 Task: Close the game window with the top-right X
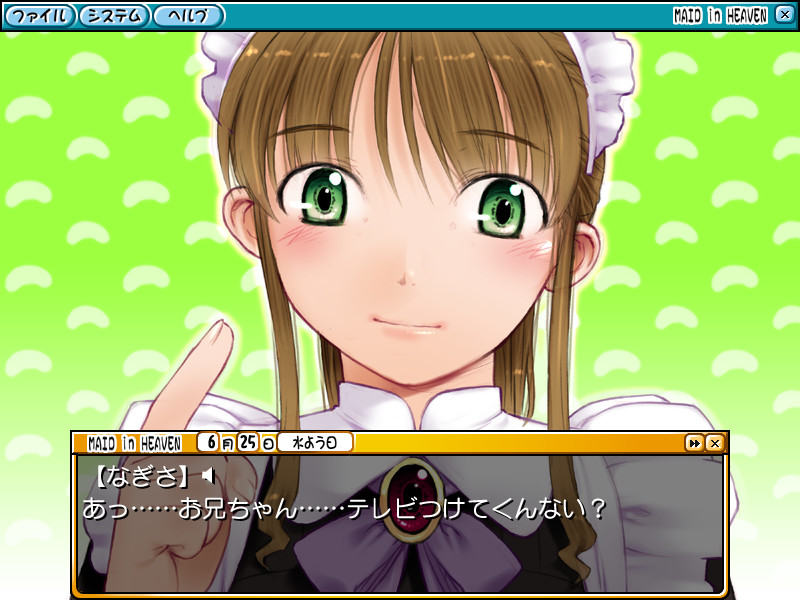(784, 15)
